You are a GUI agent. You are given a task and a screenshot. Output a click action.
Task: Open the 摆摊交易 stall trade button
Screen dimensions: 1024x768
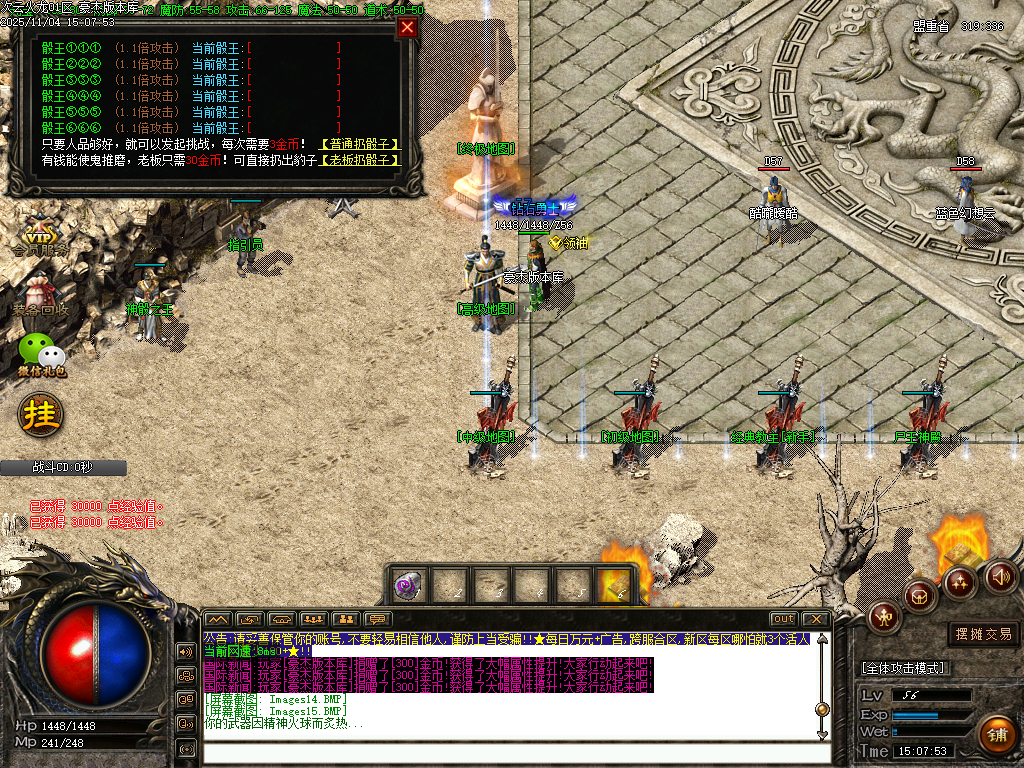tap(984, 633)
